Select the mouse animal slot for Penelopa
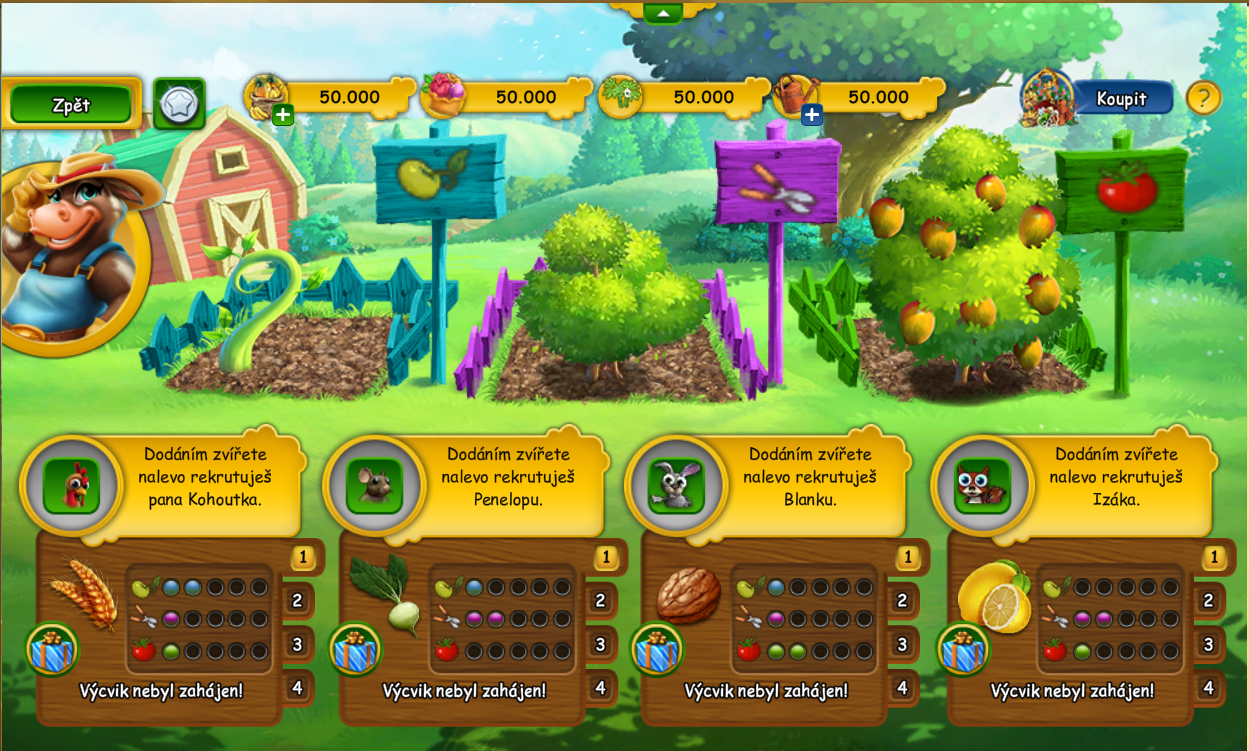 point(374,486)
